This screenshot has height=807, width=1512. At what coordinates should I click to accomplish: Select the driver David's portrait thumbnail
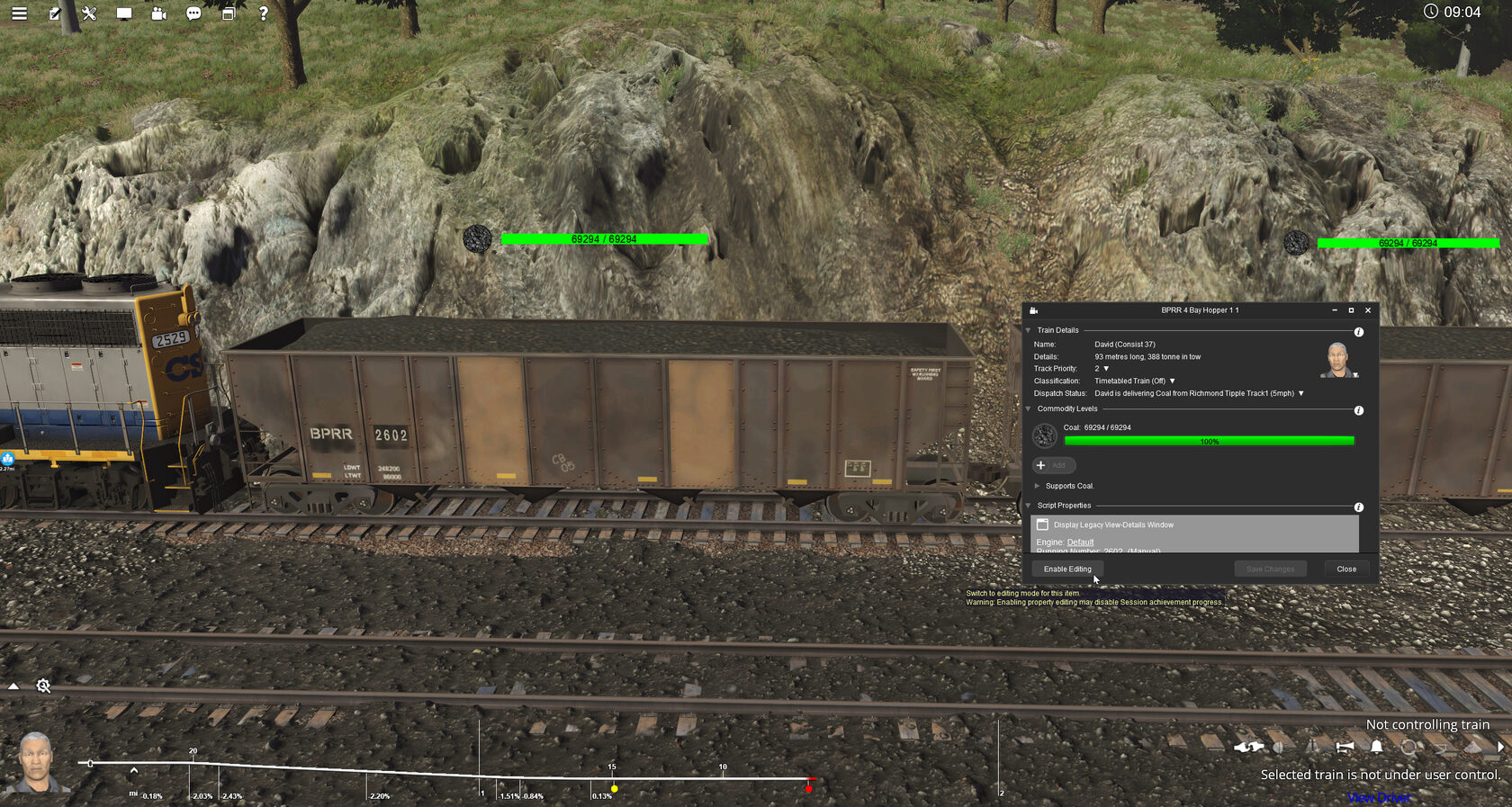[x=1338, y=360]
